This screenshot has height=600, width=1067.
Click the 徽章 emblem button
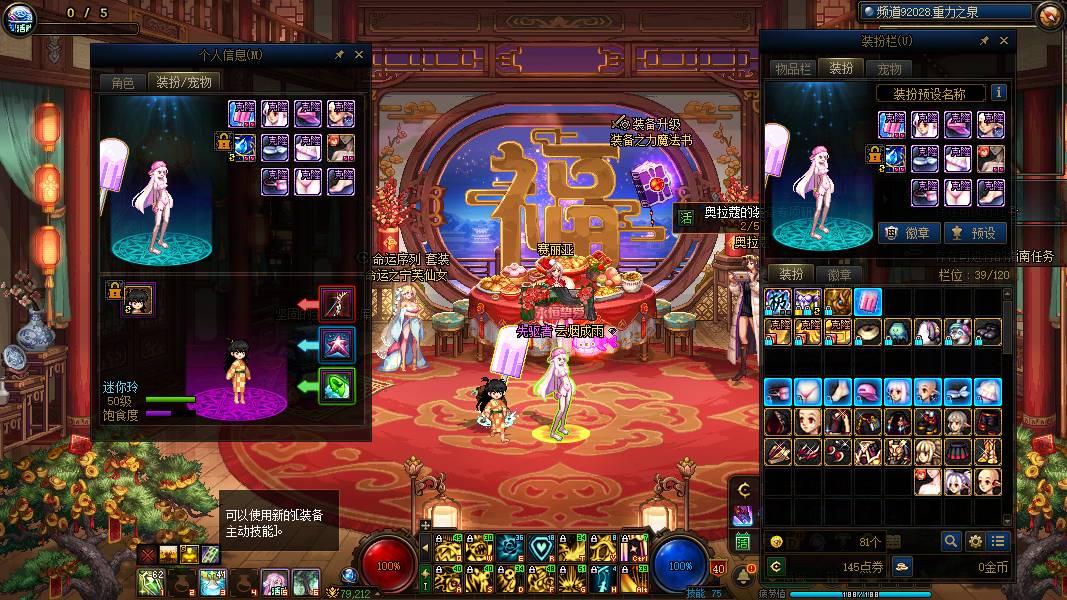coord(909,233)
